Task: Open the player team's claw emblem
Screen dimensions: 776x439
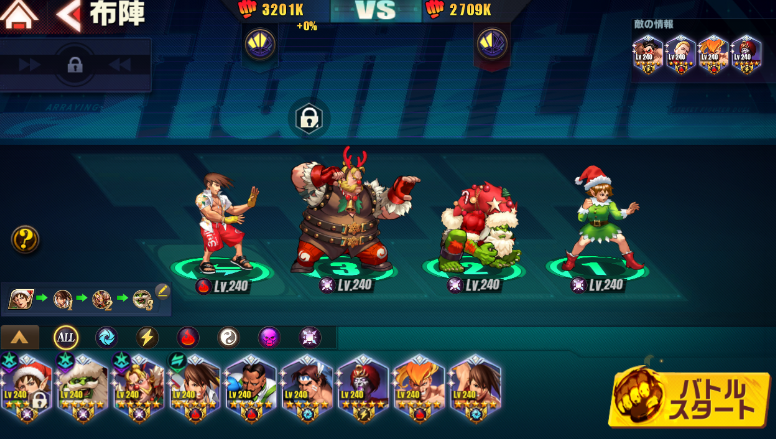Action: click(x=260, y=43)
